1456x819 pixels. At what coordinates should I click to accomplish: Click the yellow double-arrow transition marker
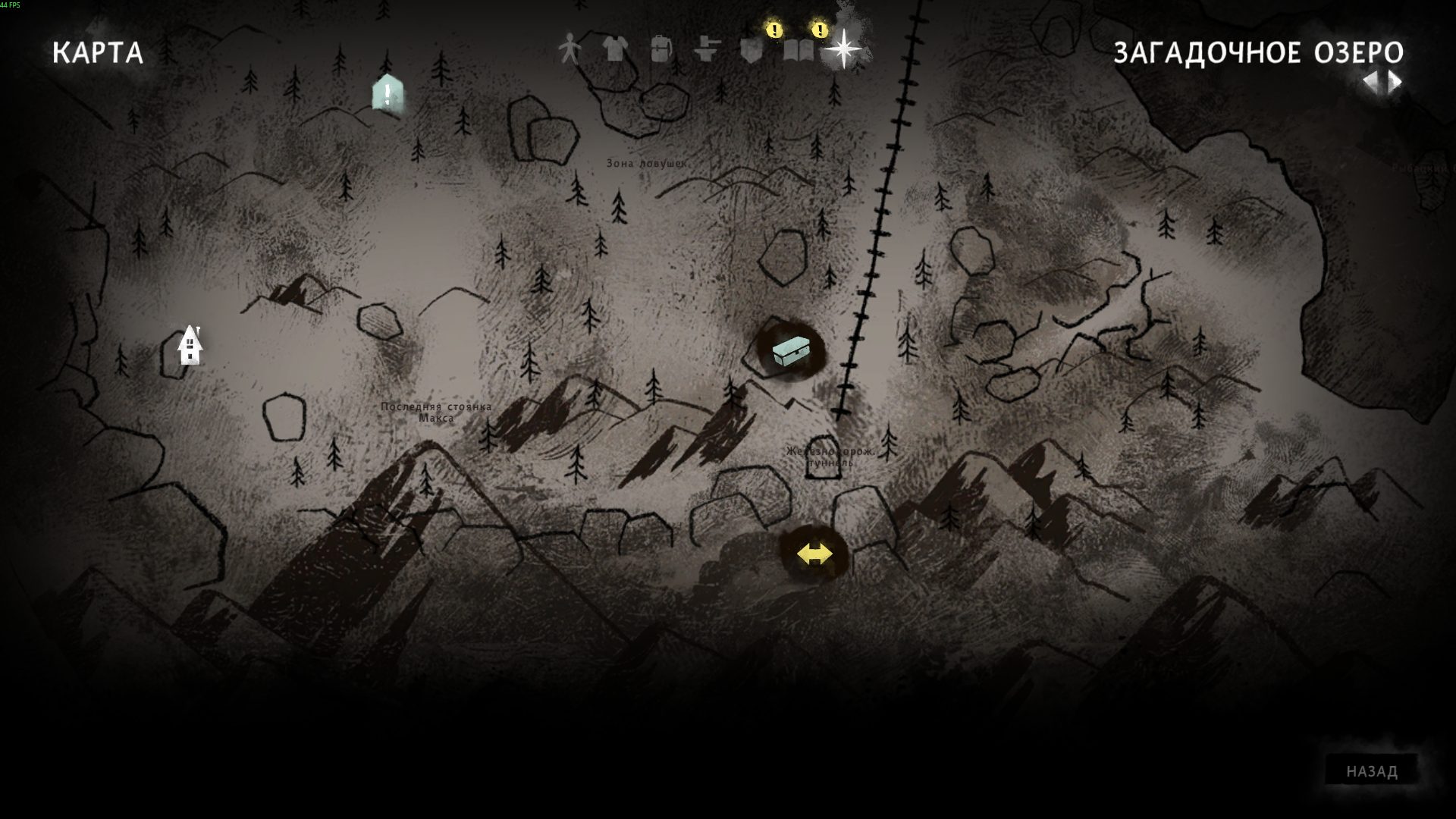(x=814, y=554)
